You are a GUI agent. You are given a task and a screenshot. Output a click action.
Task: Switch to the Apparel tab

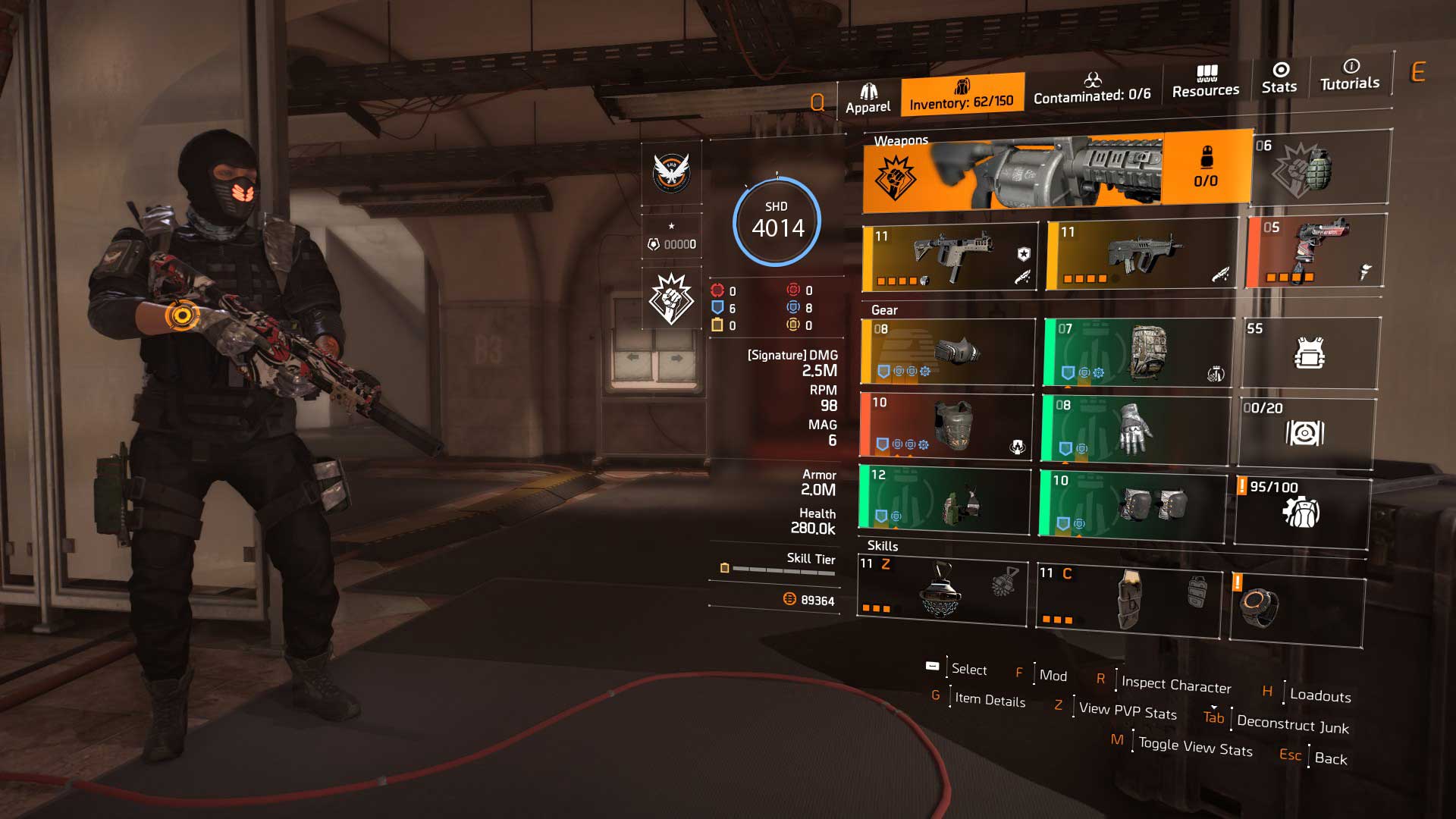[x=868, y=99]
